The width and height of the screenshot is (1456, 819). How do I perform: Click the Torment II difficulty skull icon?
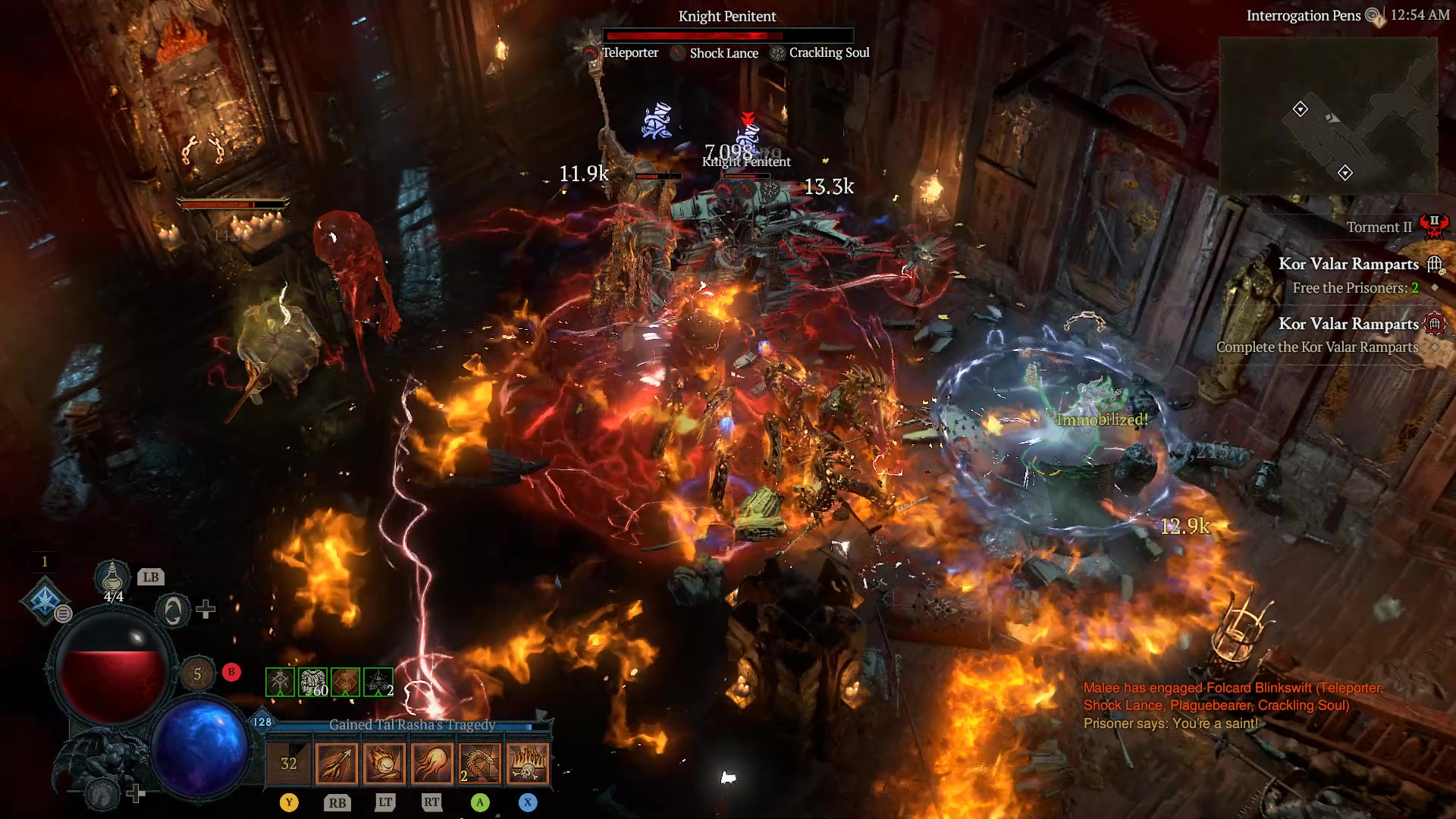(x=1436, y=225)
